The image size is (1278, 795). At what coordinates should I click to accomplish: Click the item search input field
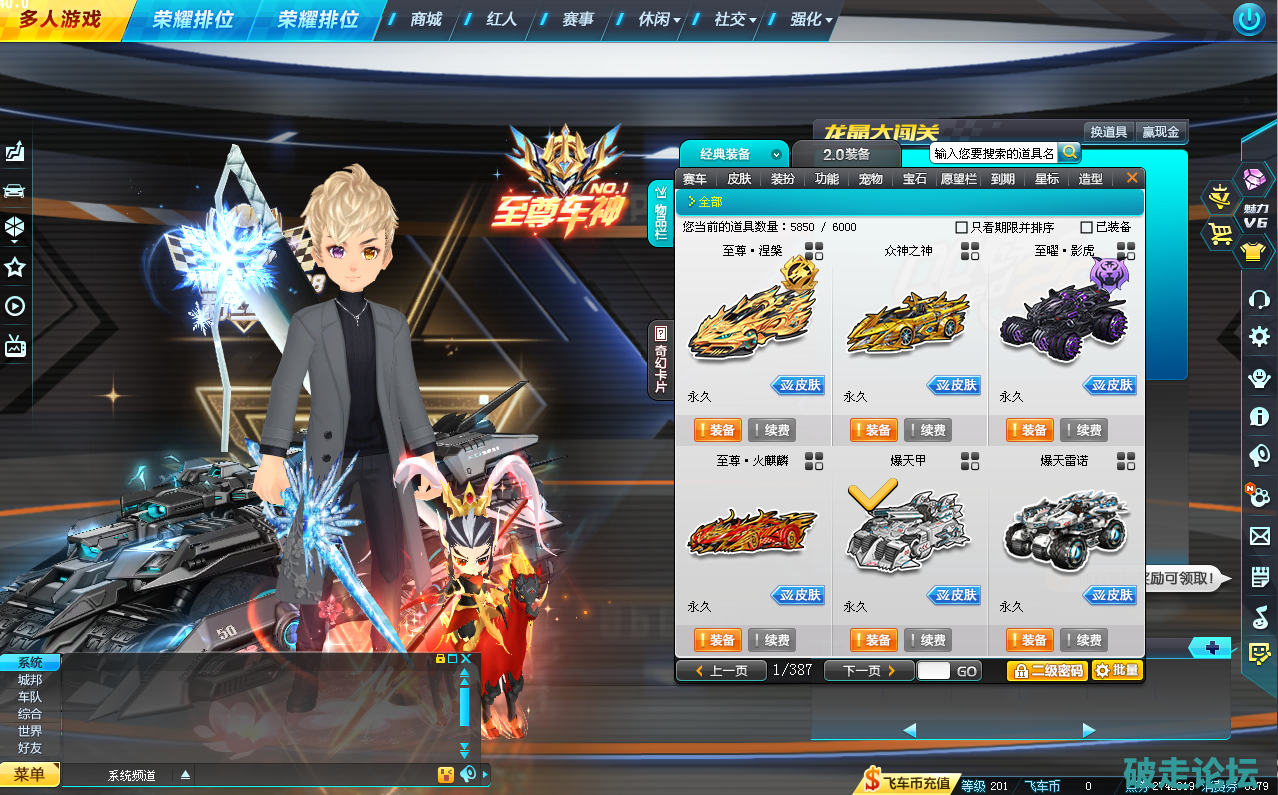993,153
